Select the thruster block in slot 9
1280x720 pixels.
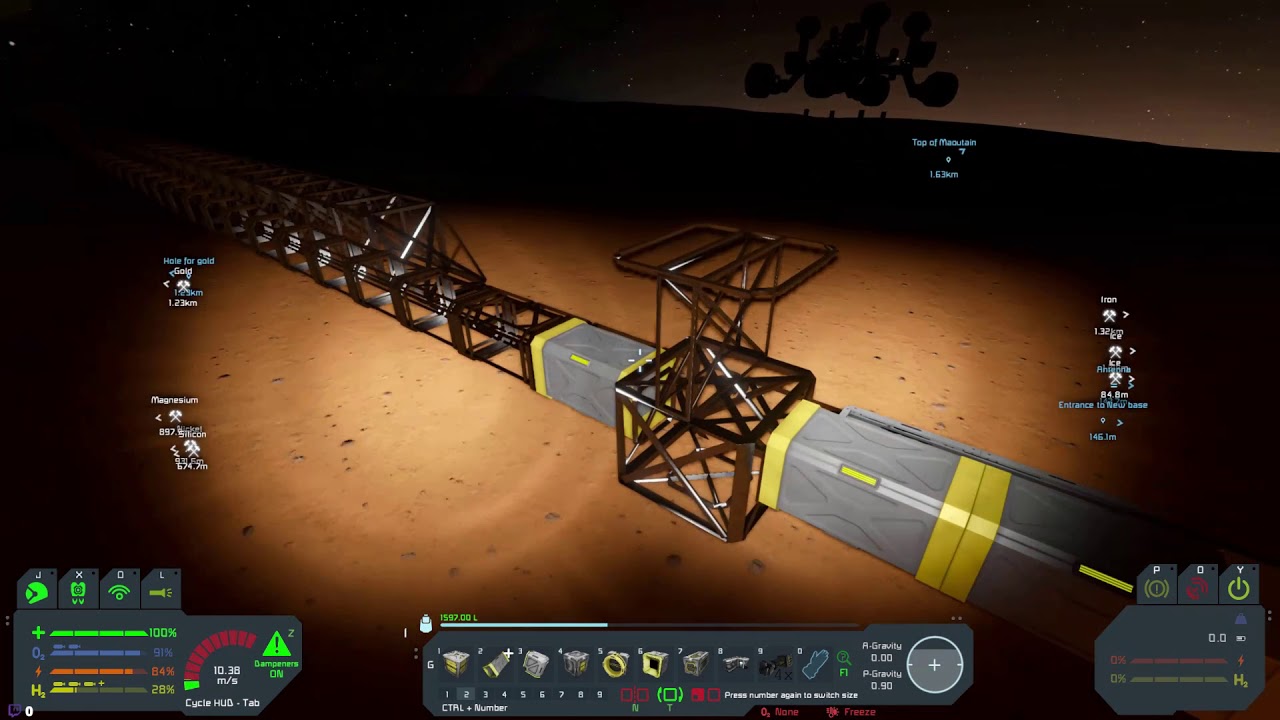pyautogui.click(x=774, y=663)
